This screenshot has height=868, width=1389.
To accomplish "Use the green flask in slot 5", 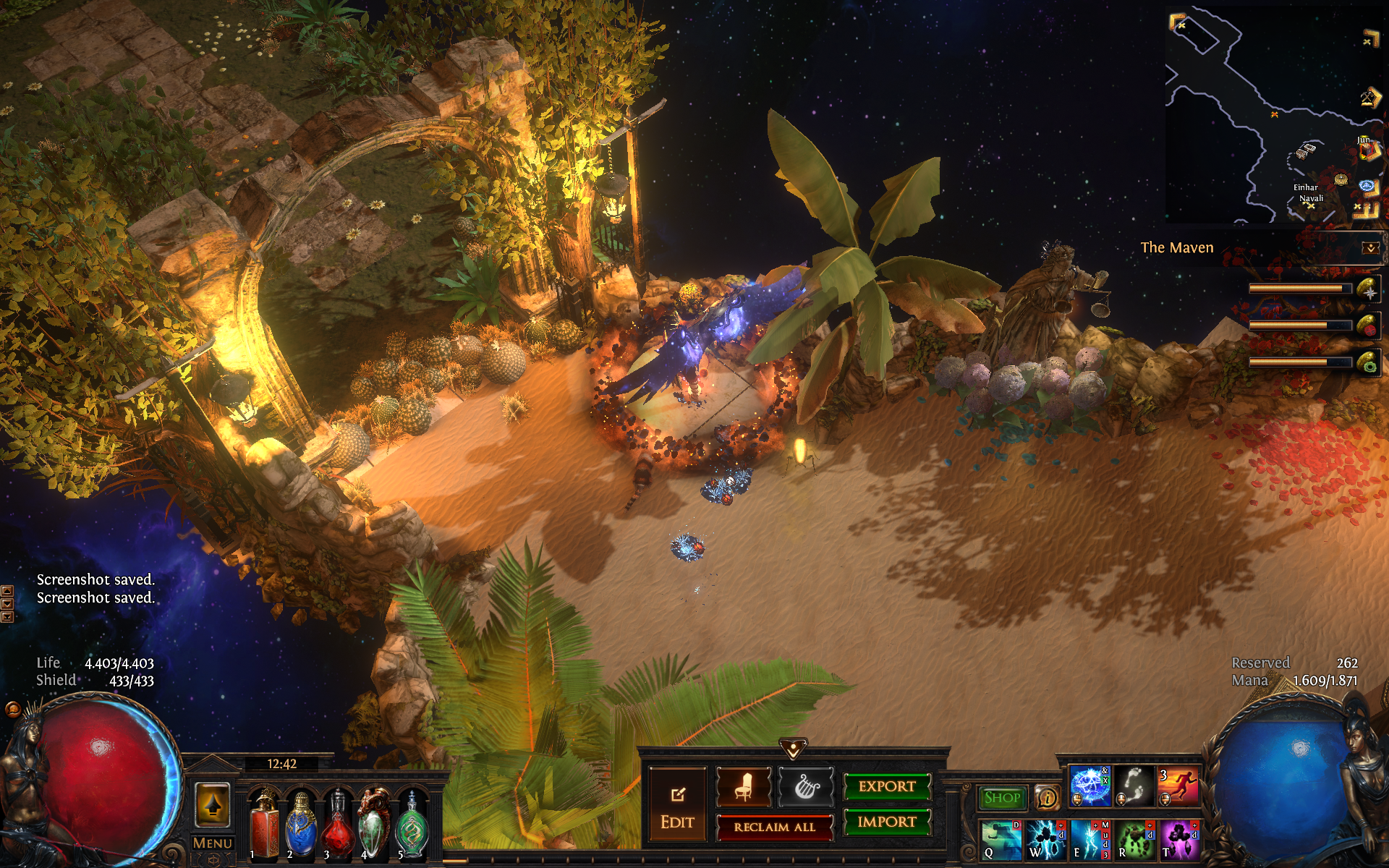I will pos(412,825).
